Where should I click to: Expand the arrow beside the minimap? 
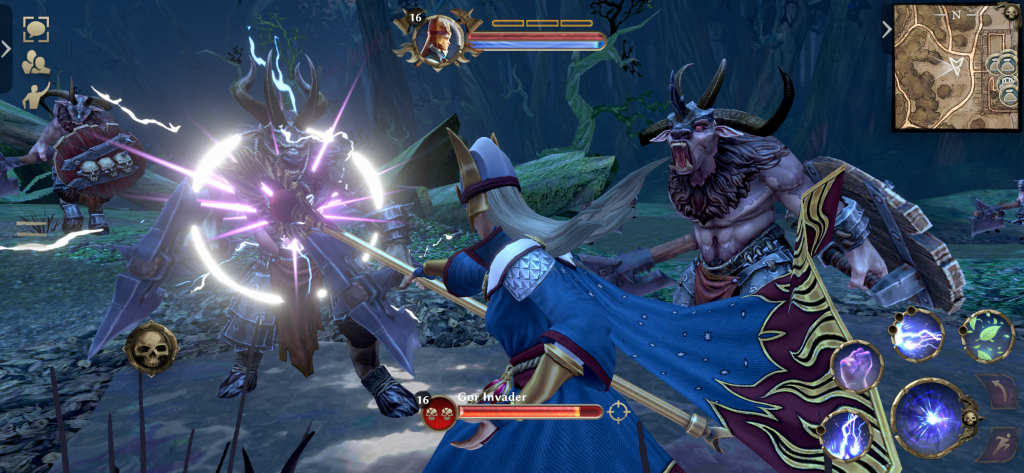[x=886, y=29]
